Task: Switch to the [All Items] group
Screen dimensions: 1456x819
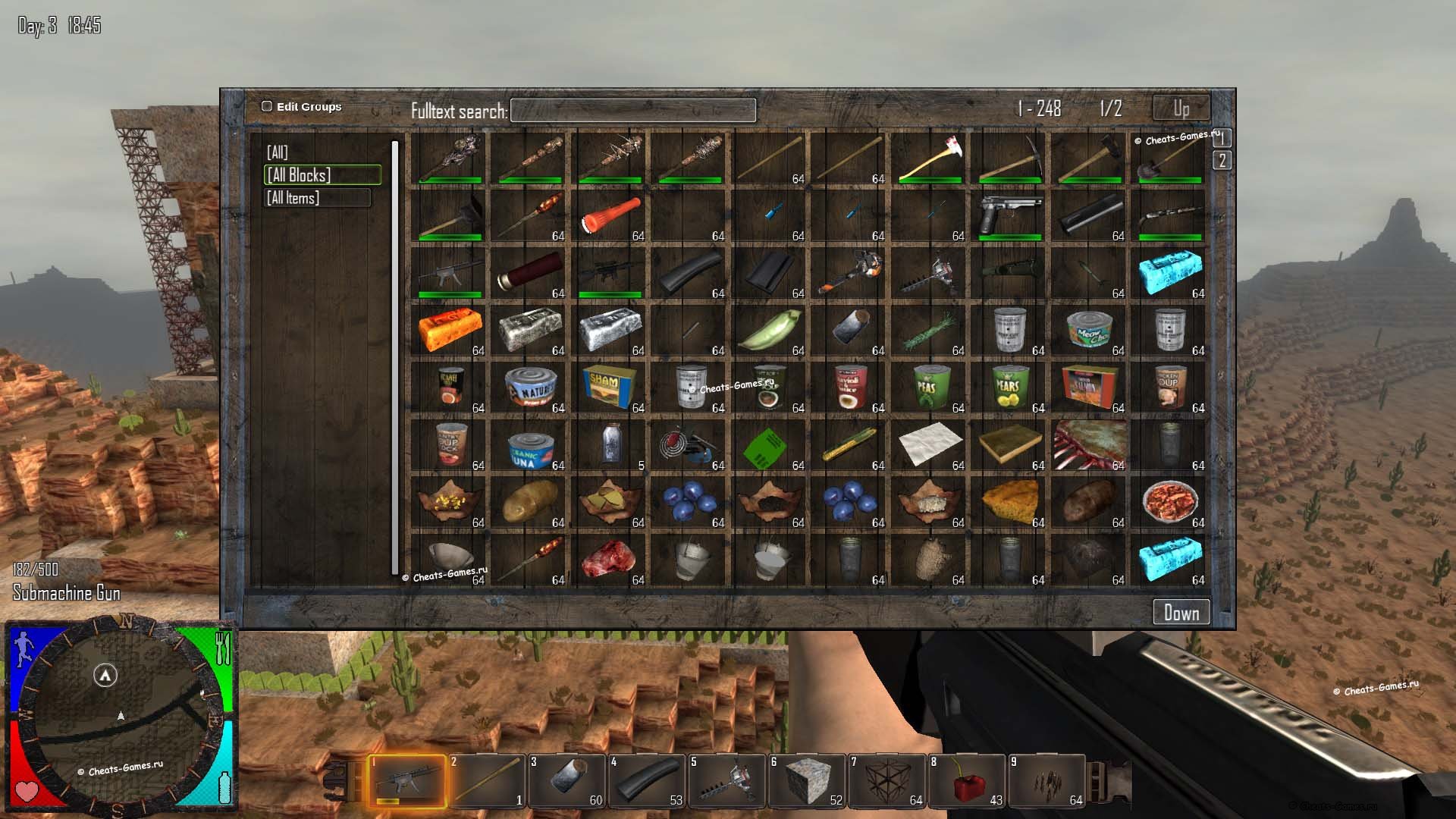Action: click(x=317, y=198)
